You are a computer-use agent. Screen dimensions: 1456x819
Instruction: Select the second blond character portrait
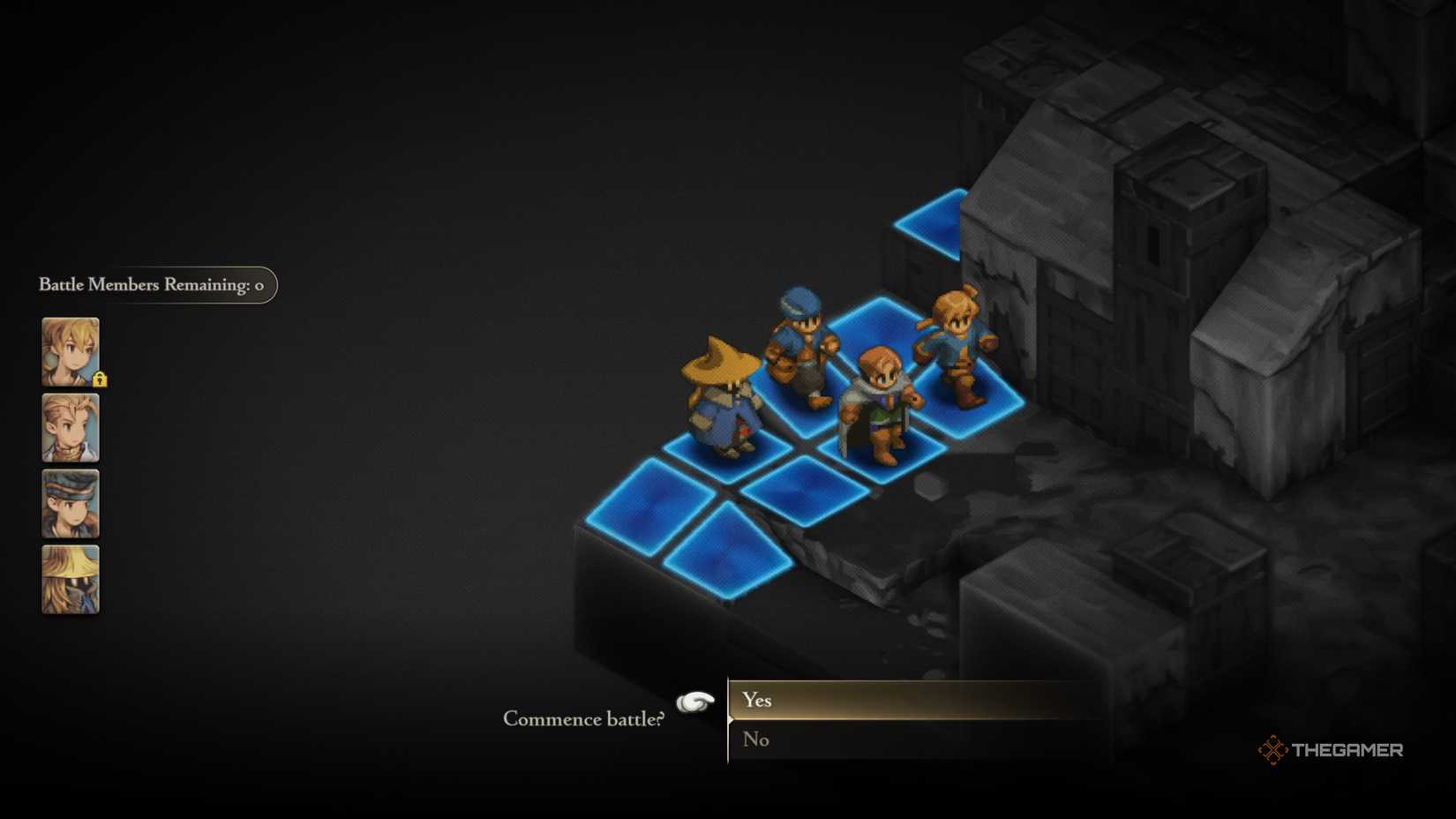point(69,429)
